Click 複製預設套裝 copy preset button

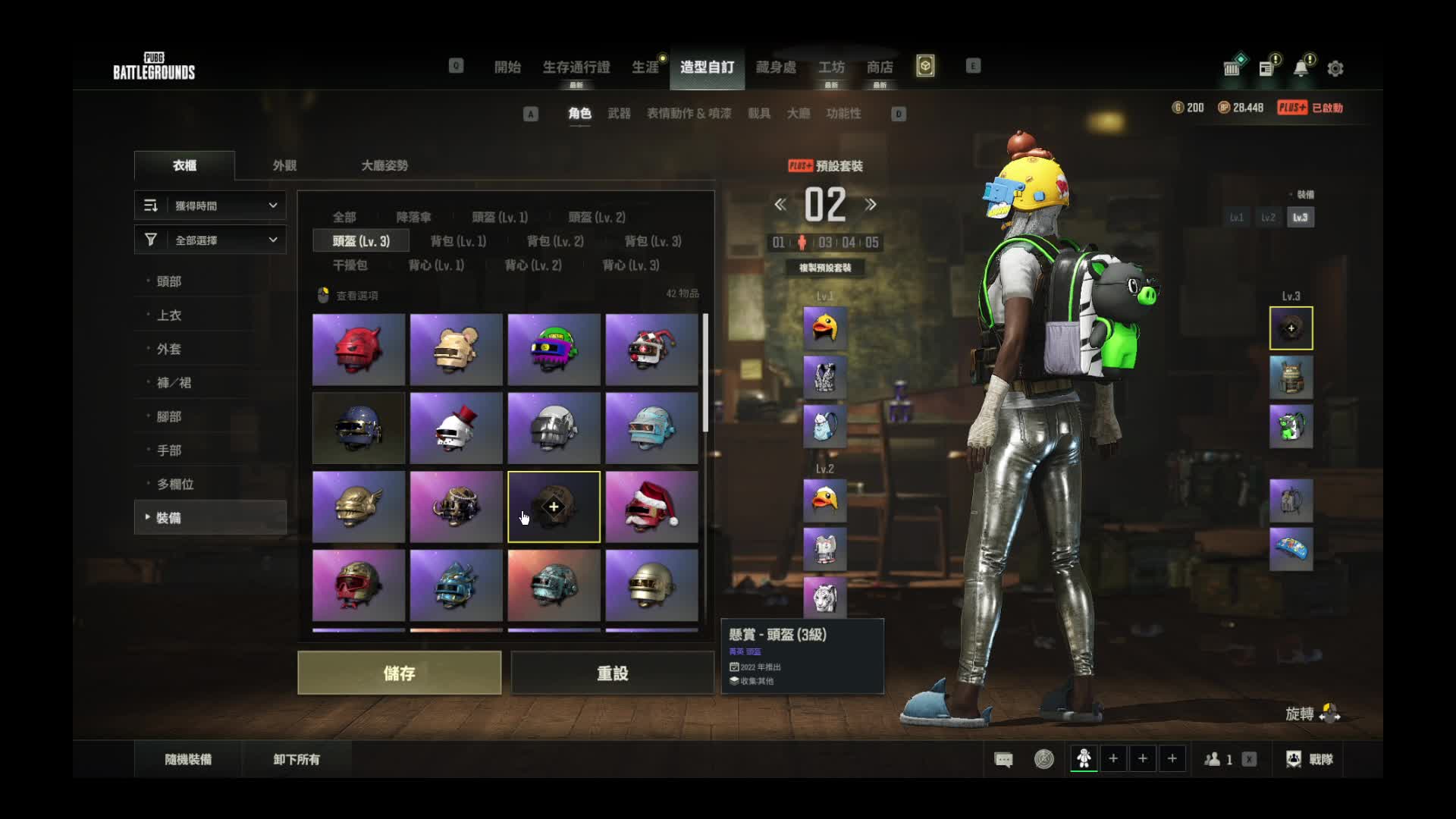click(x=825, y=268)
